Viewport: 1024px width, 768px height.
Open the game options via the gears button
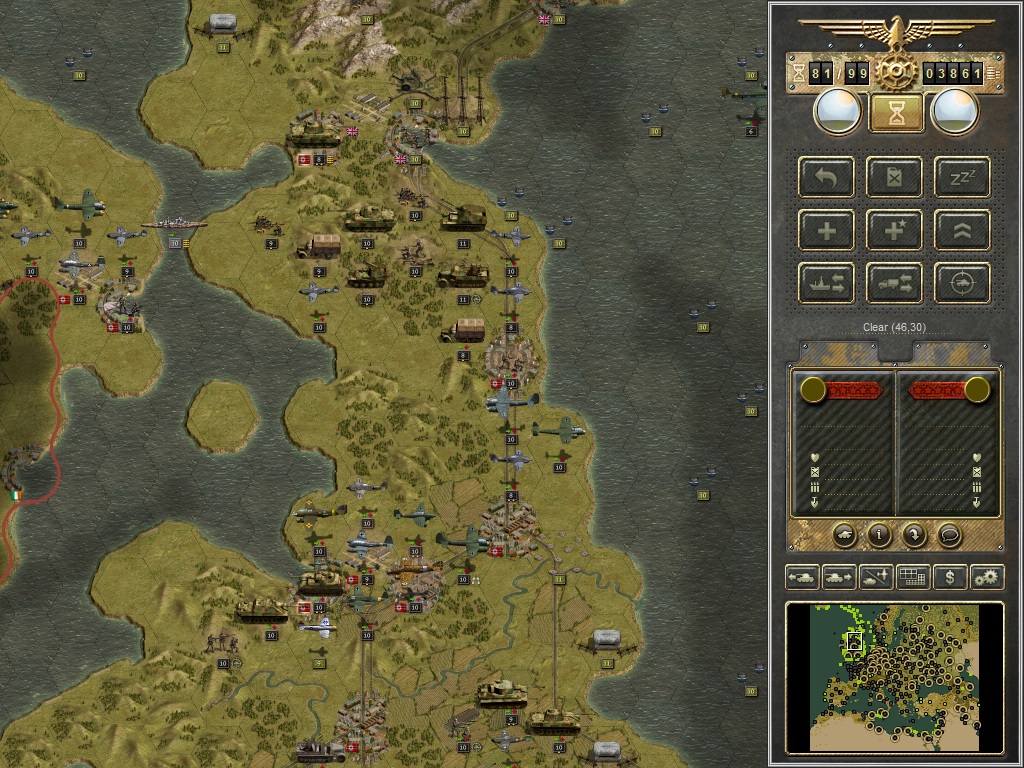tap(986, 577)
